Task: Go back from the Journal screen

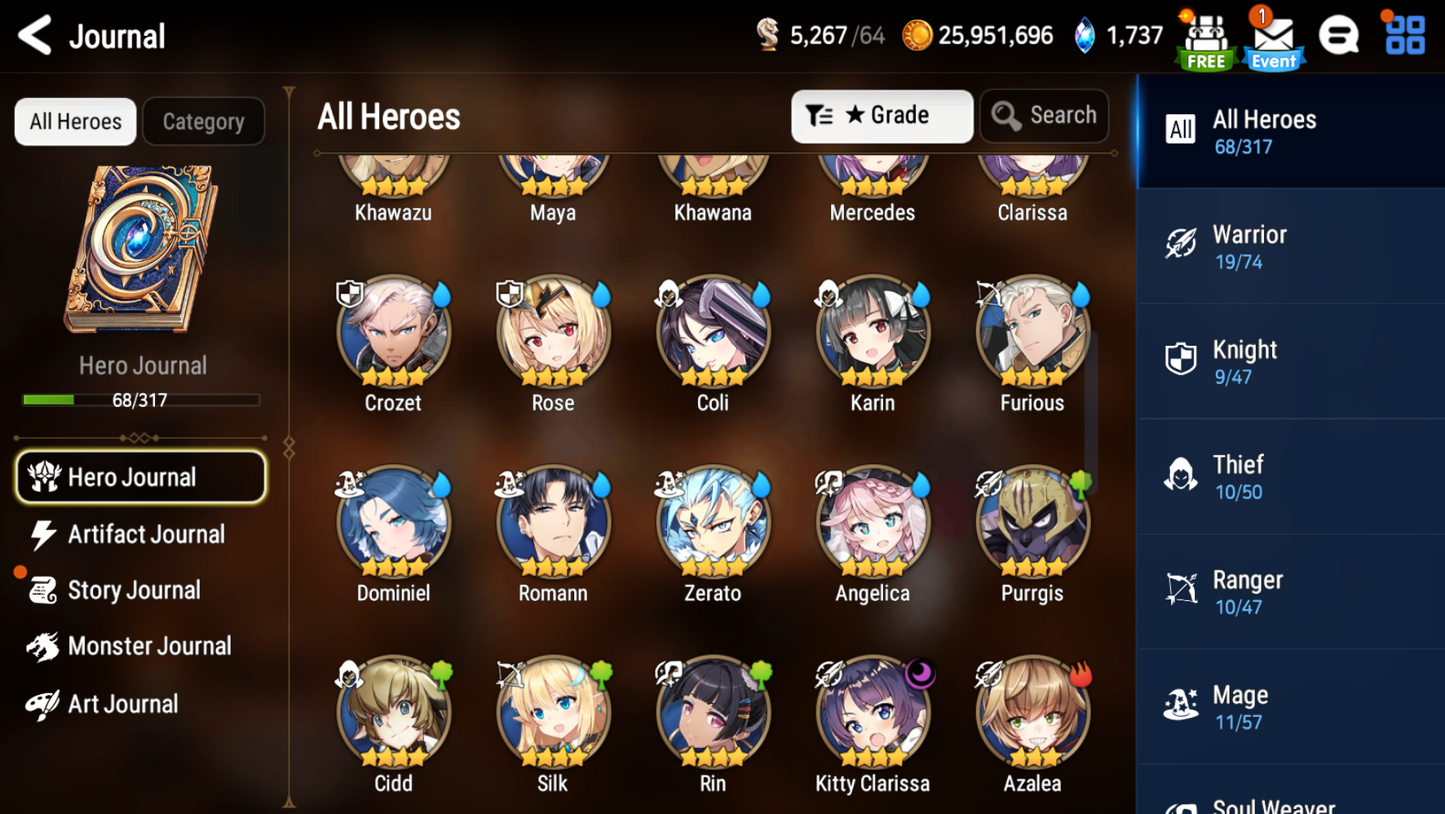Action: [36, 36]
